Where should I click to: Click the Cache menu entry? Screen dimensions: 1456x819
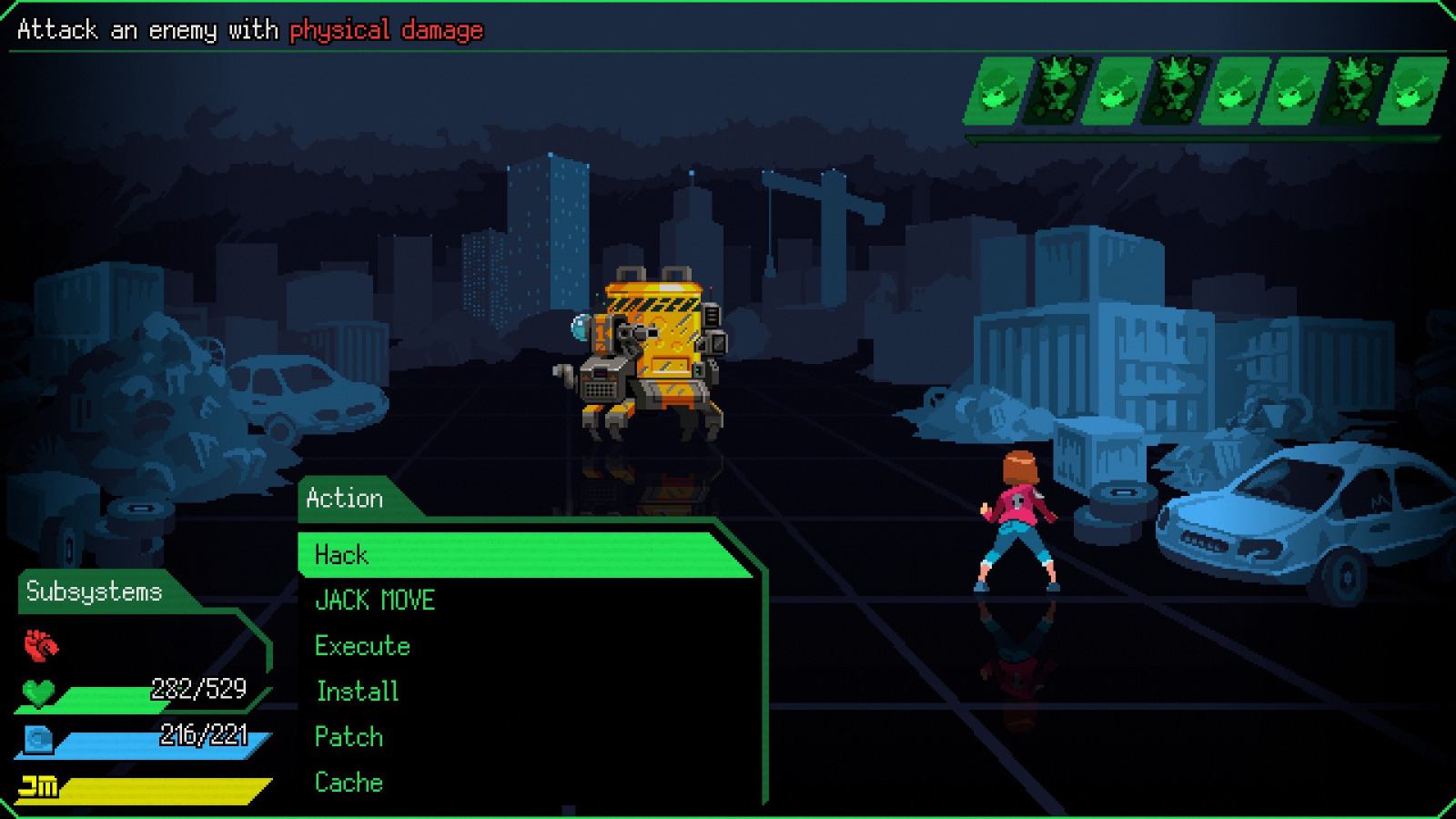coord(349,782)
